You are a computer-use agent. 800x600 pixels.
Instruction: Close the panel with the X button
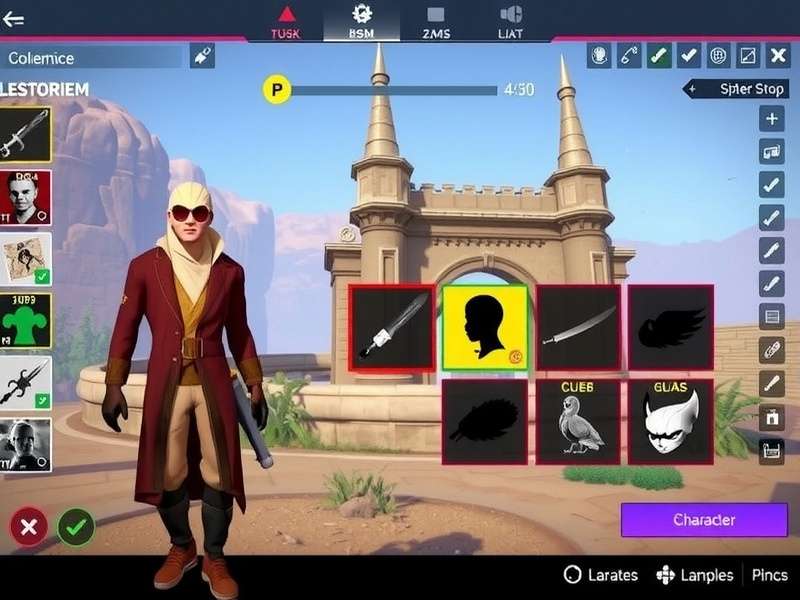pos(777,56)
